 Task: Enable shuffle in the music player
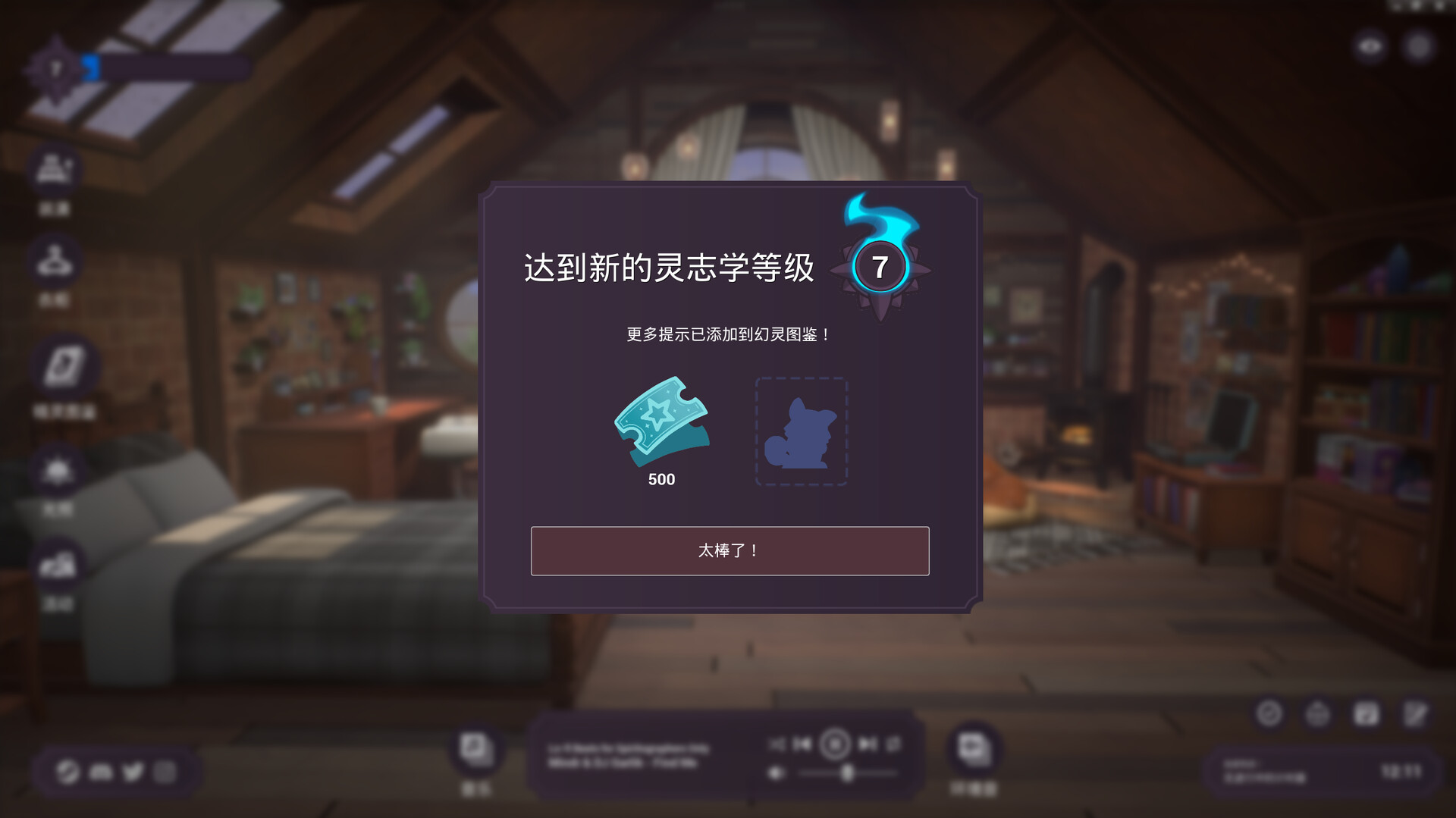(778, 744)
